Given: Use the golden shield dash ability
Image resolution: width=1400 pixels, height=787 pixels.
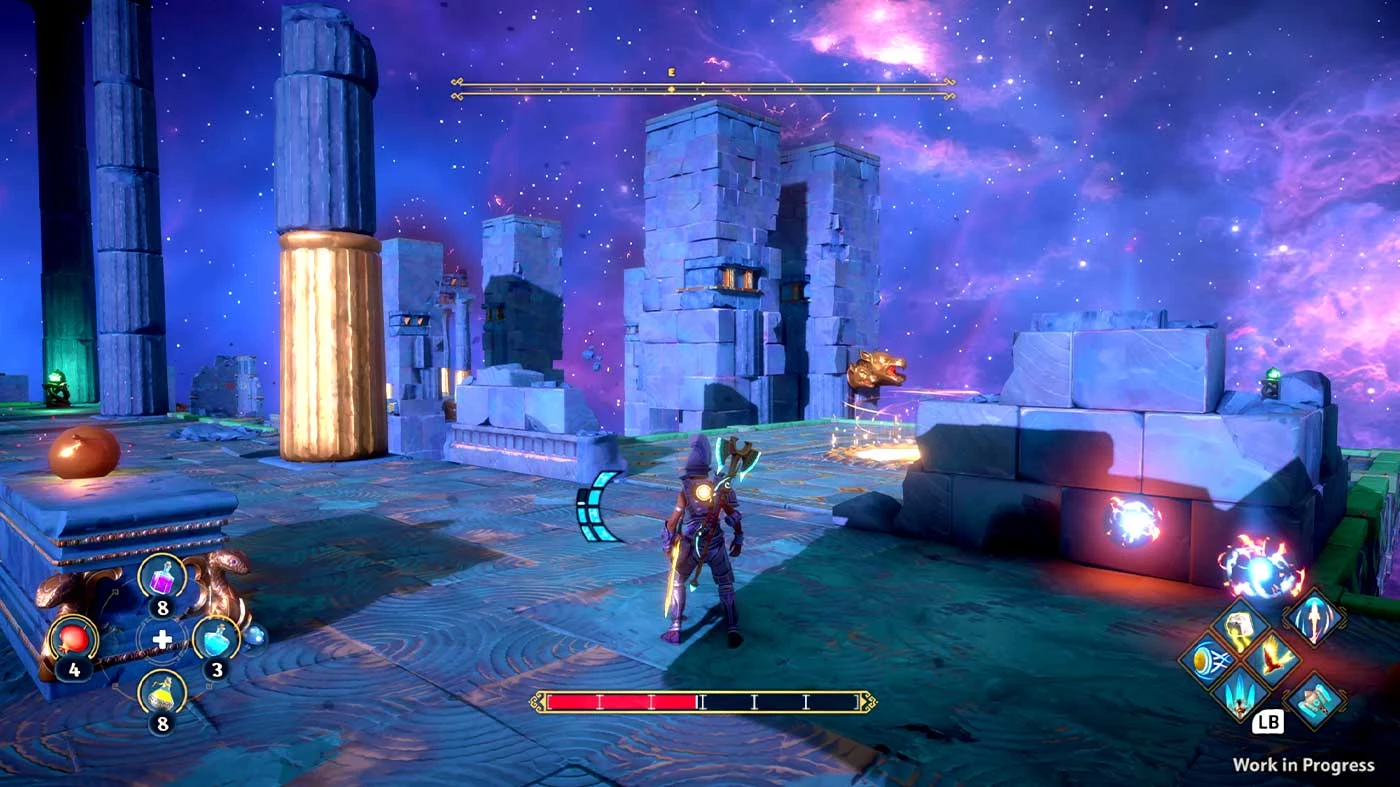Looking at the screenshot, I should point(1207,661).
